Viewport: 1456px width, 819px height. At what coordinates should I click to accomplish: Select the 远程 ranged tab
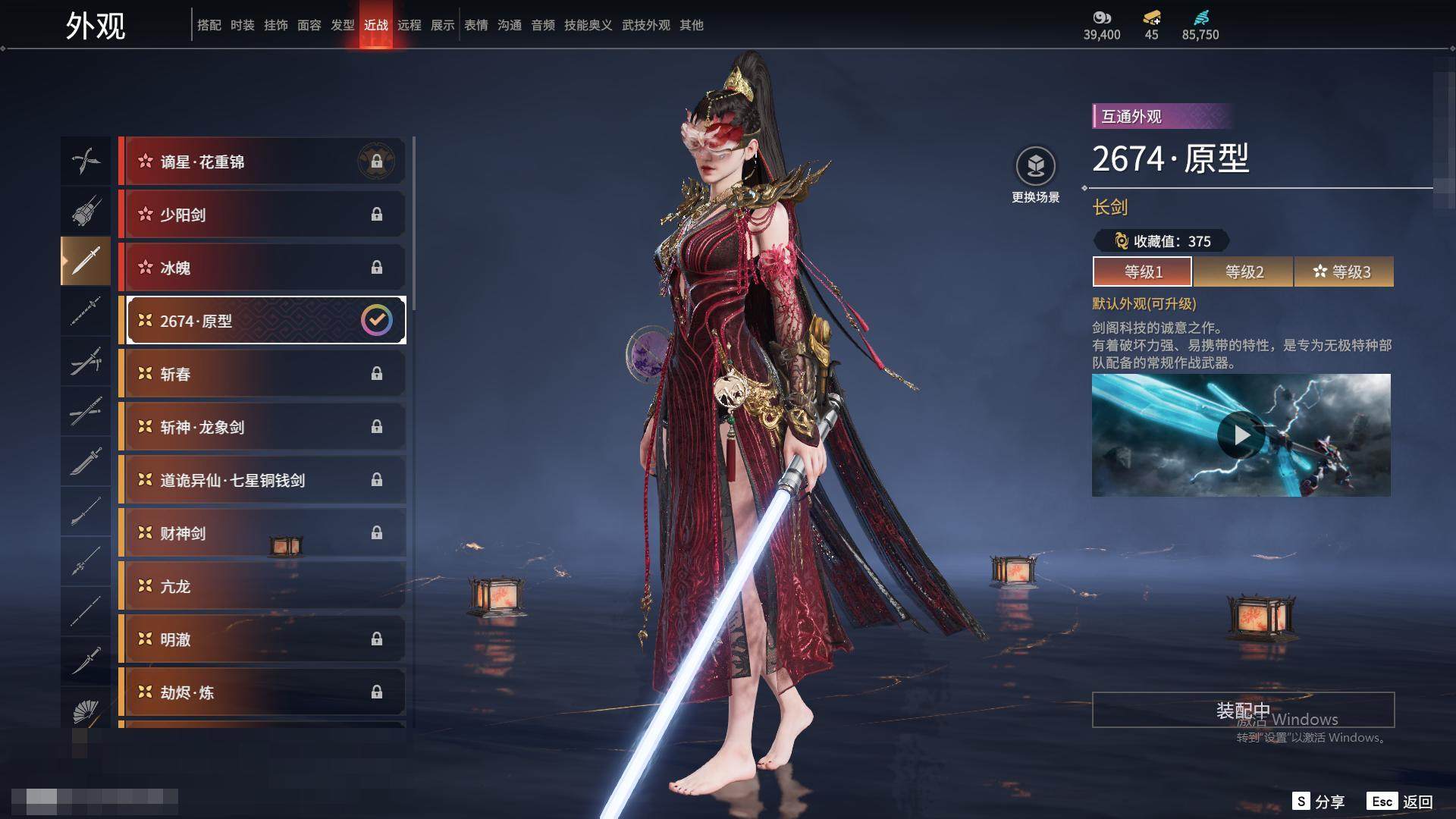point(409,25)
